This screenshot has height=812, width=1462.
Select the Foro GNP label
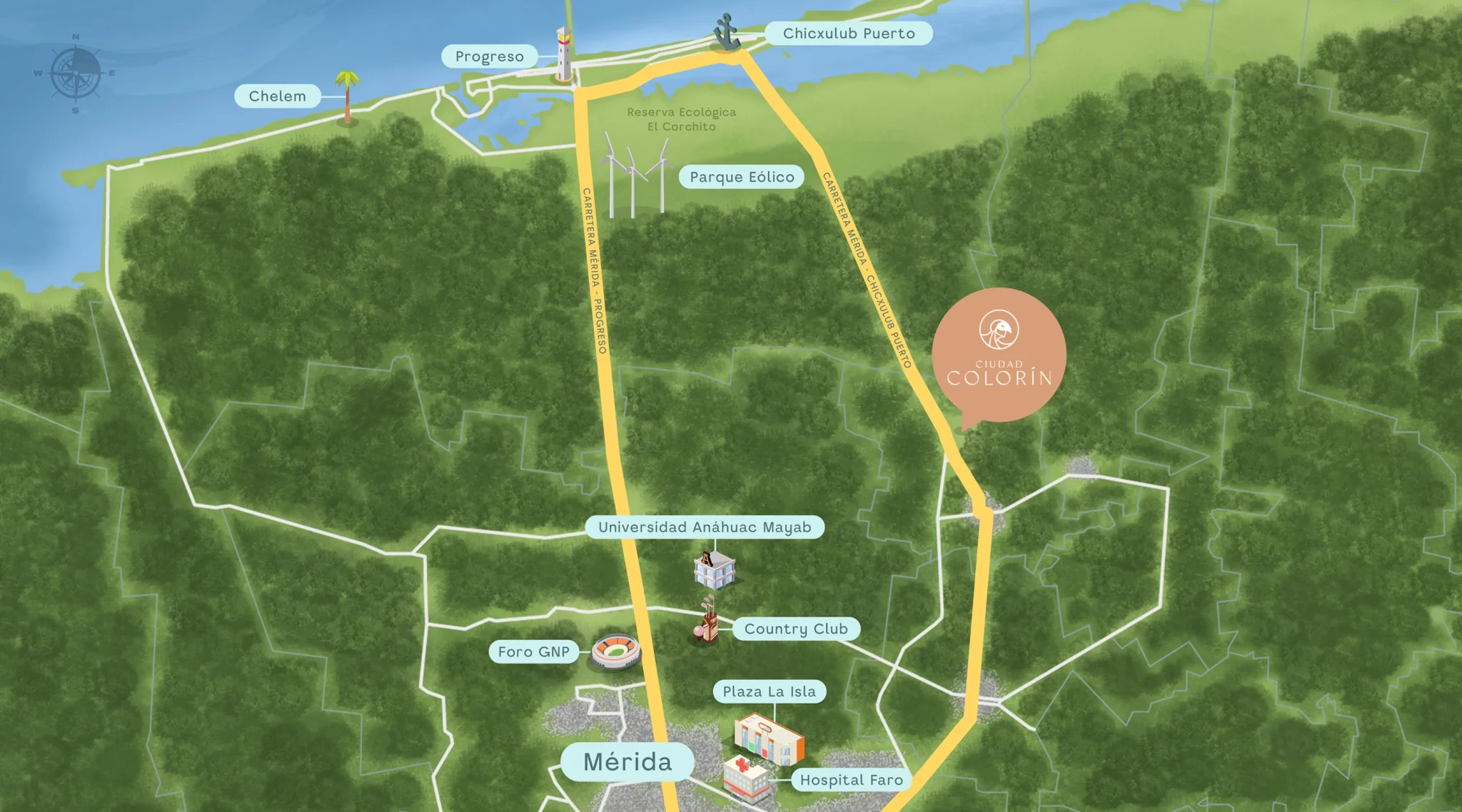533,651
